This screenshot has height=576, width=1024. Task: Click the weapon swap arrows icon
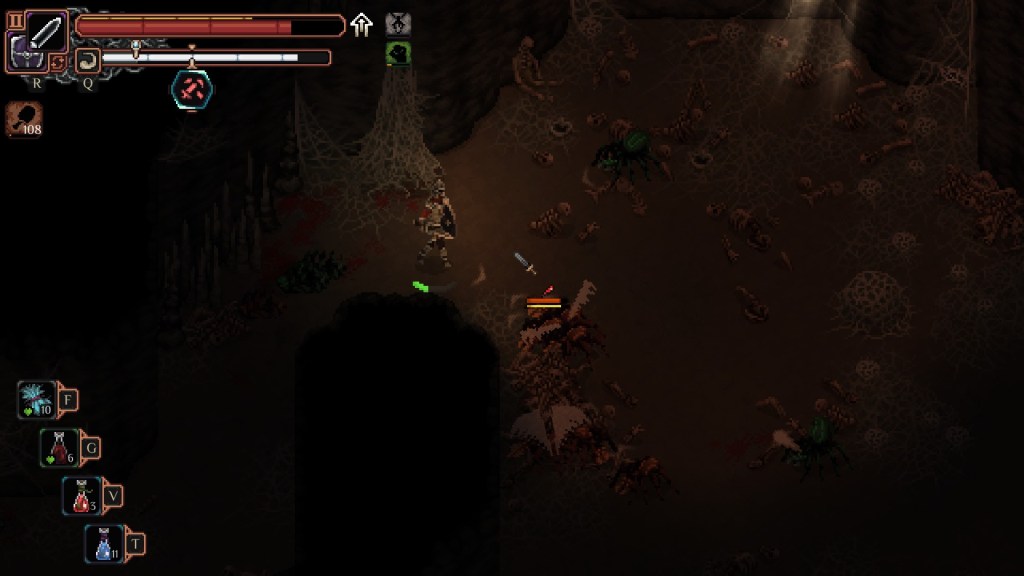(59, 62)
